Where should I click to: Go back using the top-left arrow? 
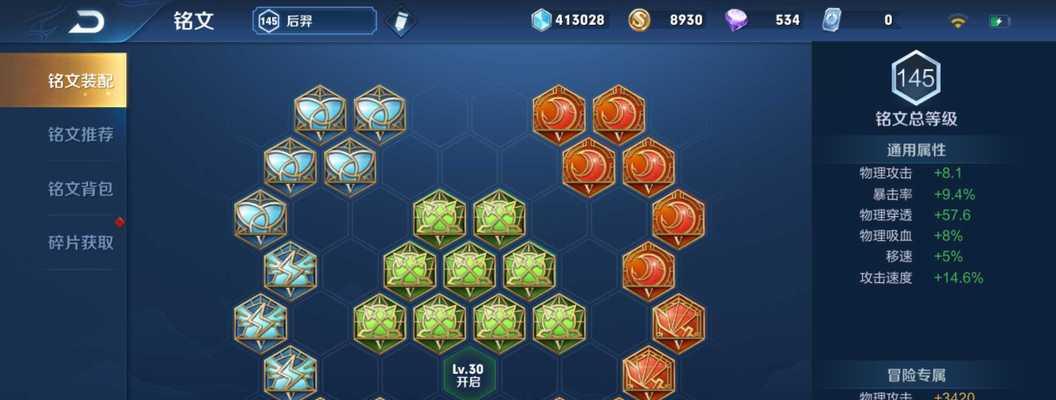point(87,22)
